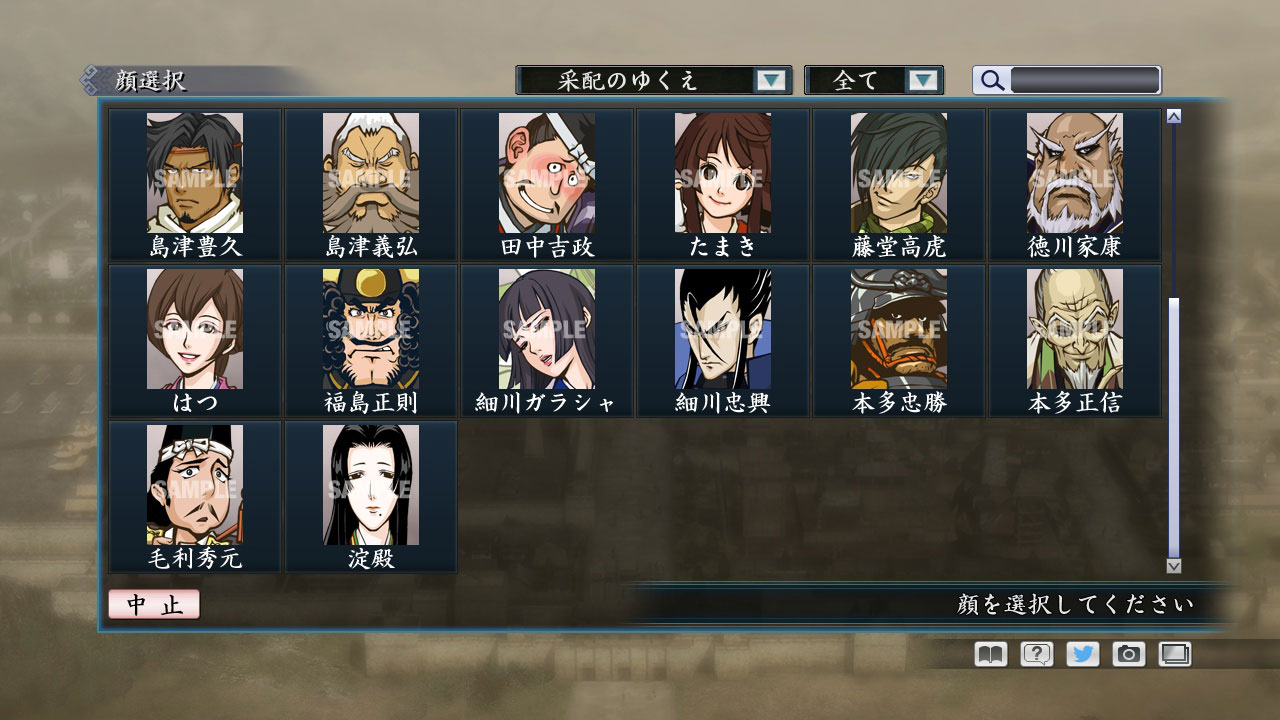Share via the Twitter bird icon

pos(1084,654)
